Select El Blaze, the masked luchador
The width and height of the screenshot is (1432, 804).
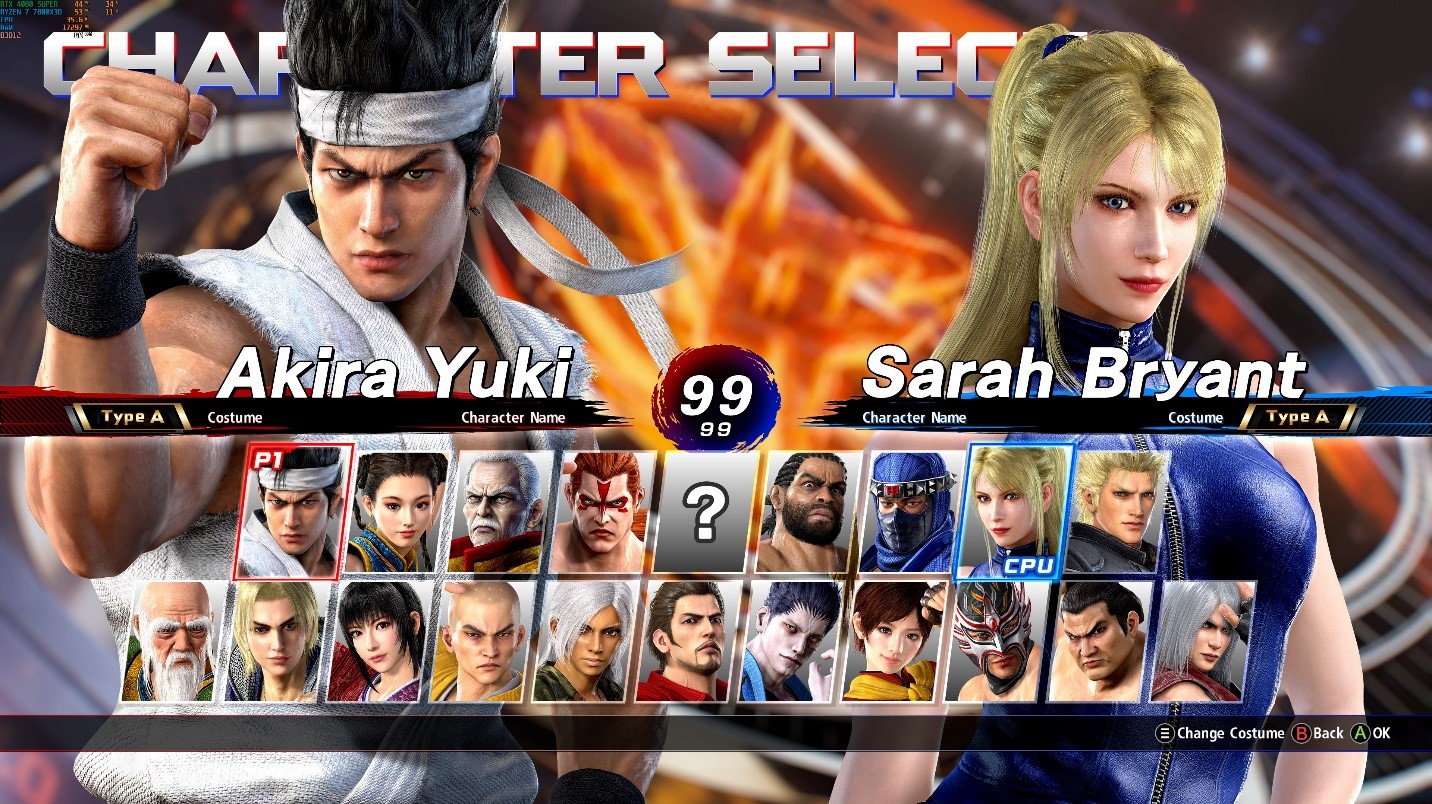(996, 641)
